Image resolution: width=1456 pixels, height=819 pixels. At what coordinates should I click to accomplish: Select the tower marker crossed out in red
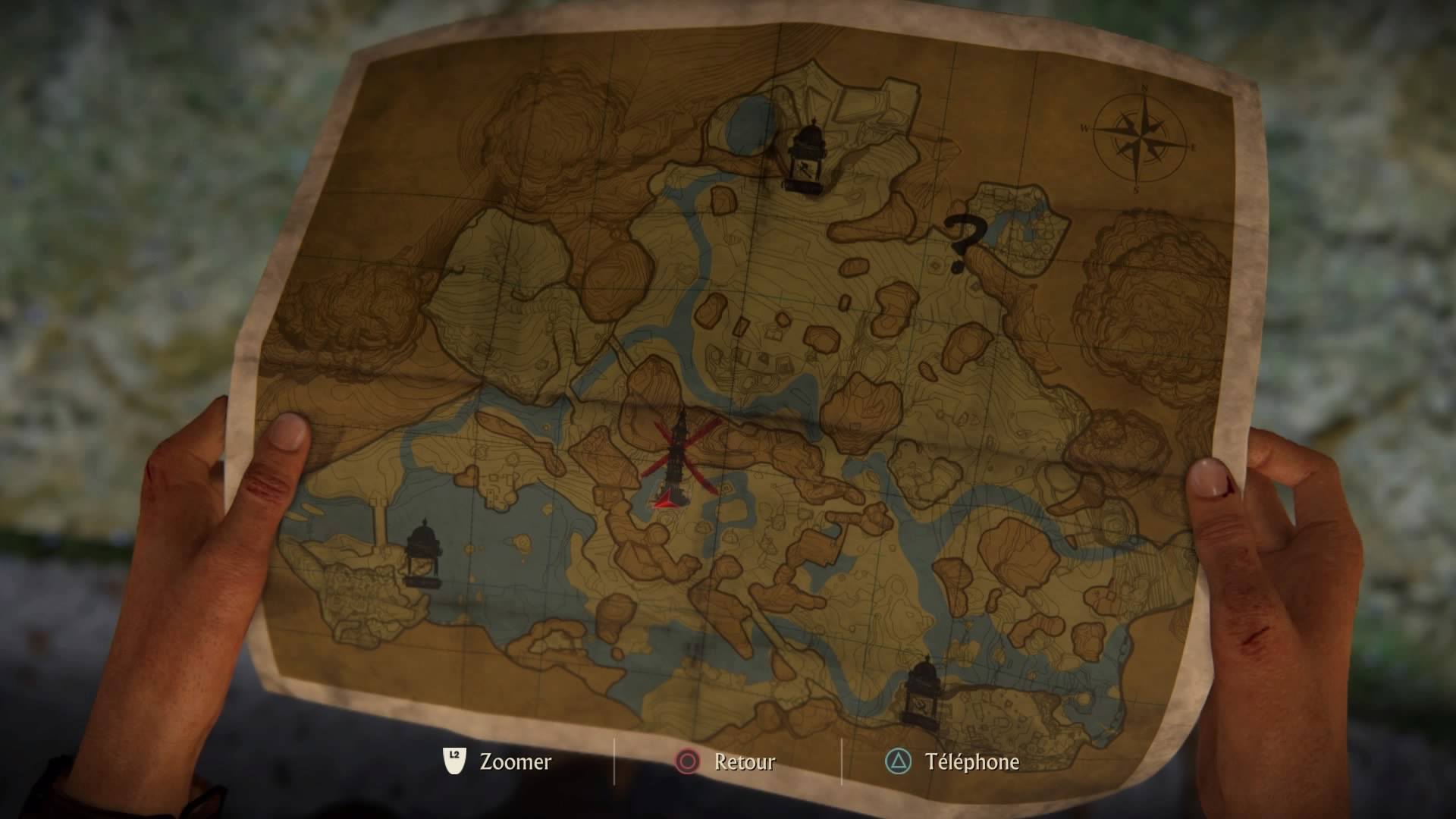(x=679, y=455)
